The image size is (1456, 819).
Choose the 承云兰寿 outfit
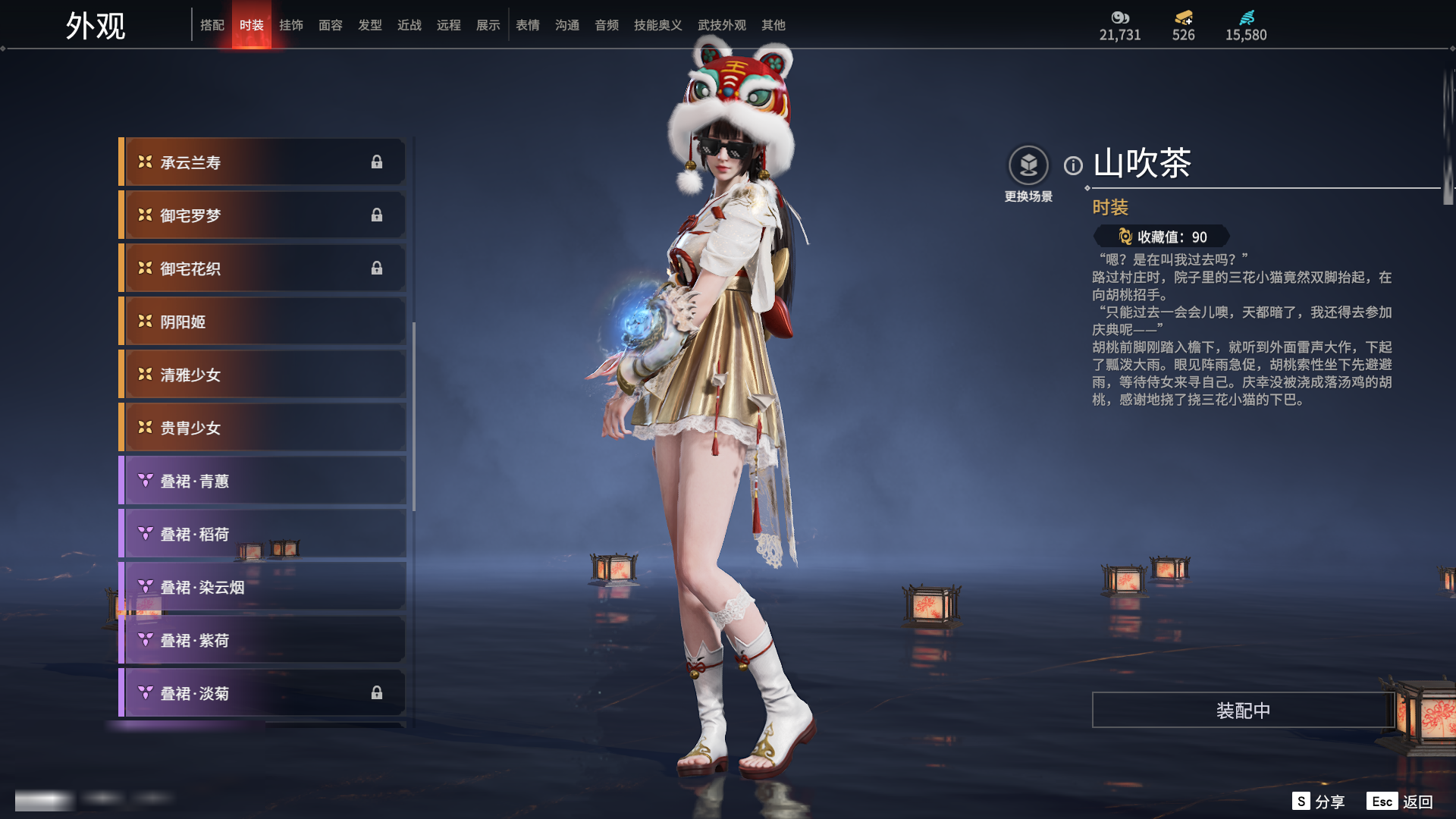[x=262, y=162]
